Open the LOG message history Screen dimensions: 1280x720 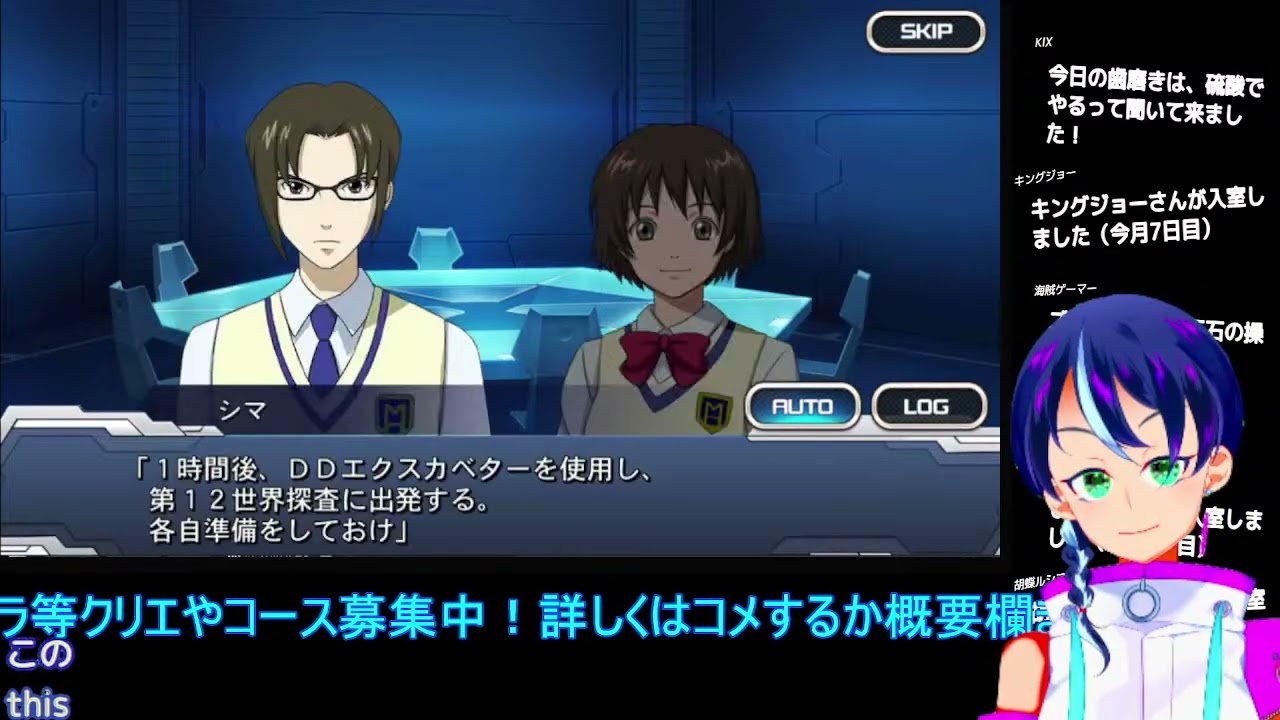coord(927,407)
